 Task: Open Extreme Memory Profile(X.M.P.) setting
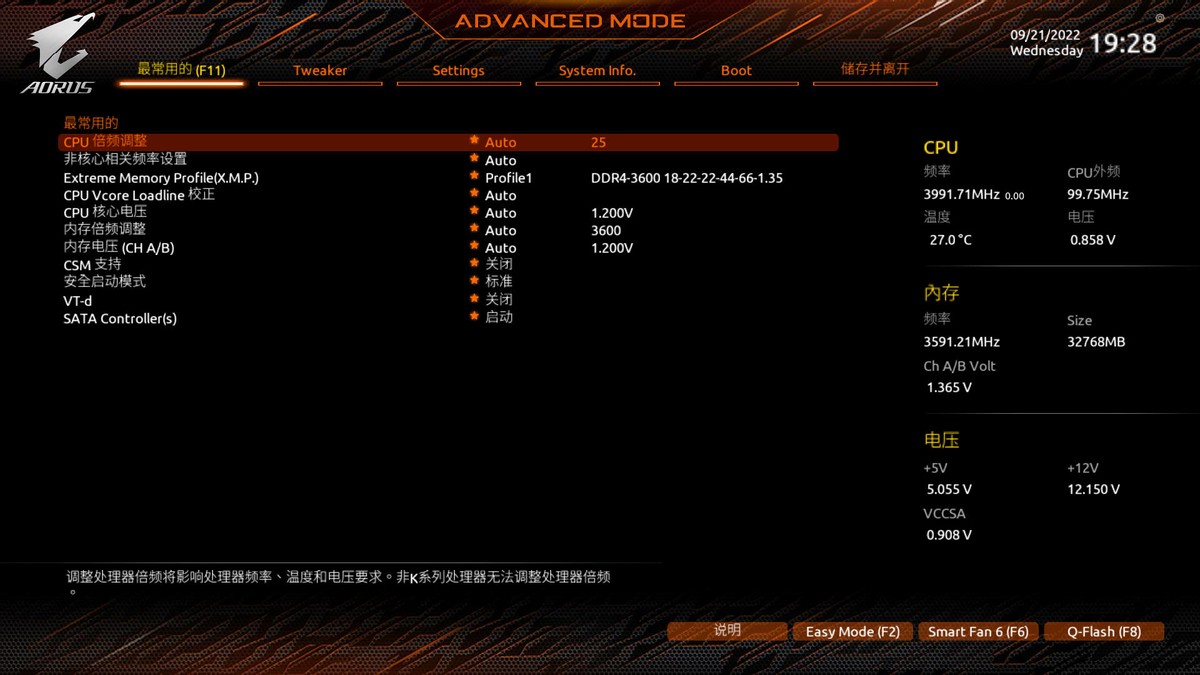161,178
